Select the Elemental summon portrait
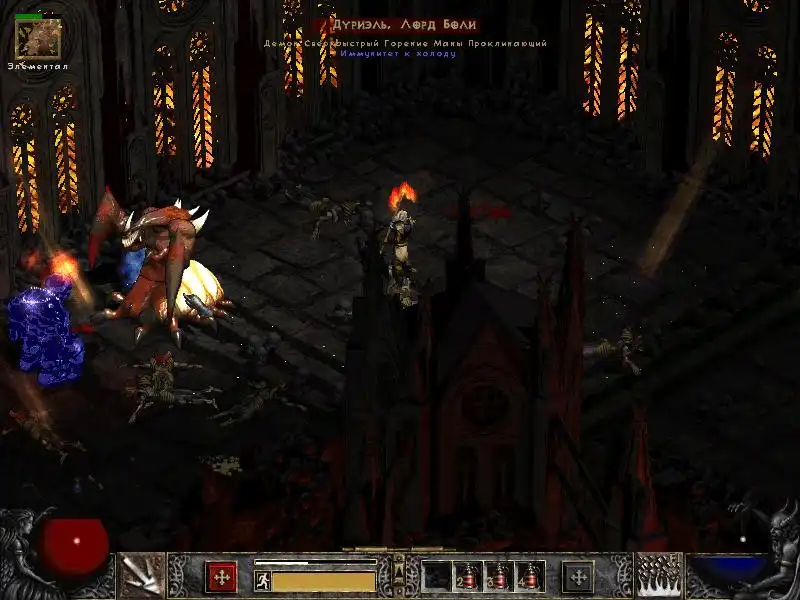 (38, 37)
